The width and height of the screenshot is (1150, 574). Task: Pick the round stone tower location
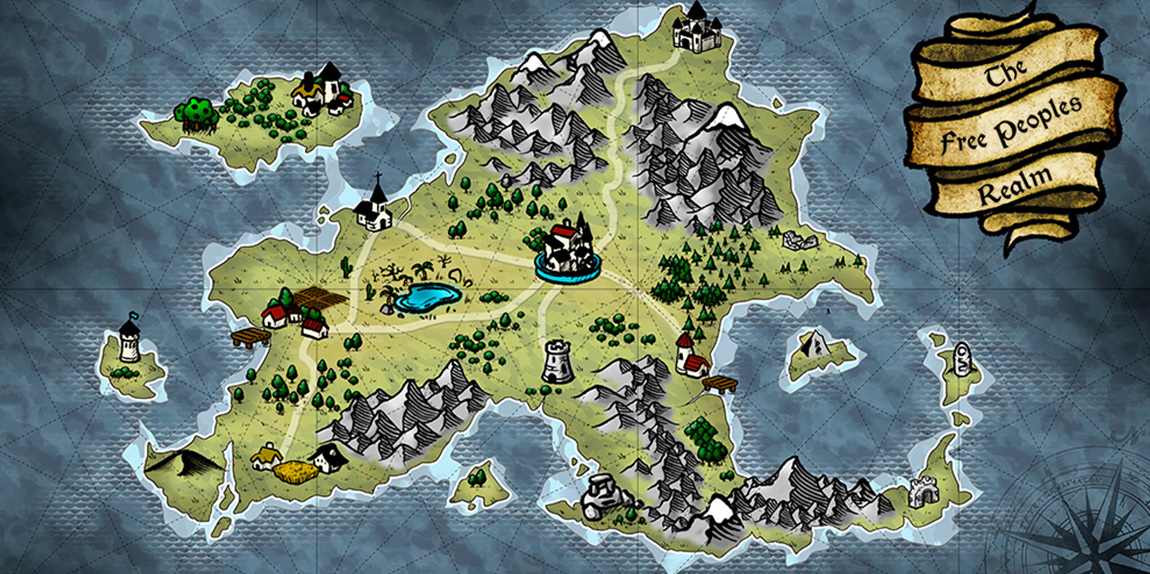coord(557,360)
